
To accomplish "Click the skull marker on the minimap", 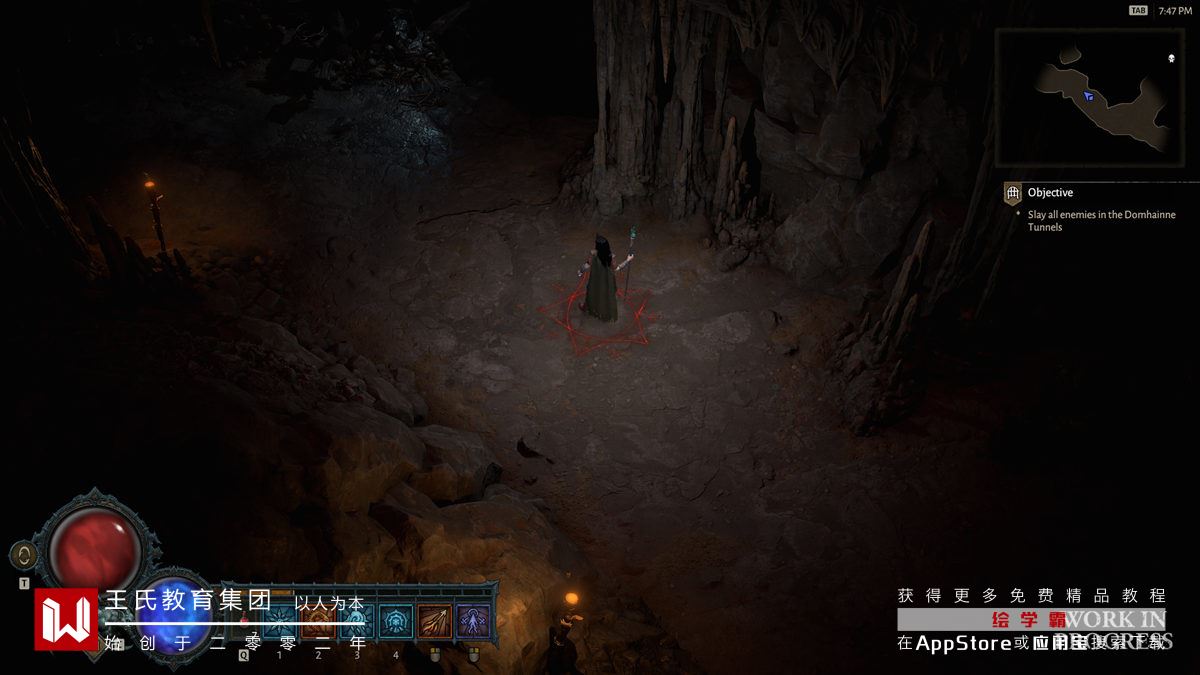I will [1171, 58].
